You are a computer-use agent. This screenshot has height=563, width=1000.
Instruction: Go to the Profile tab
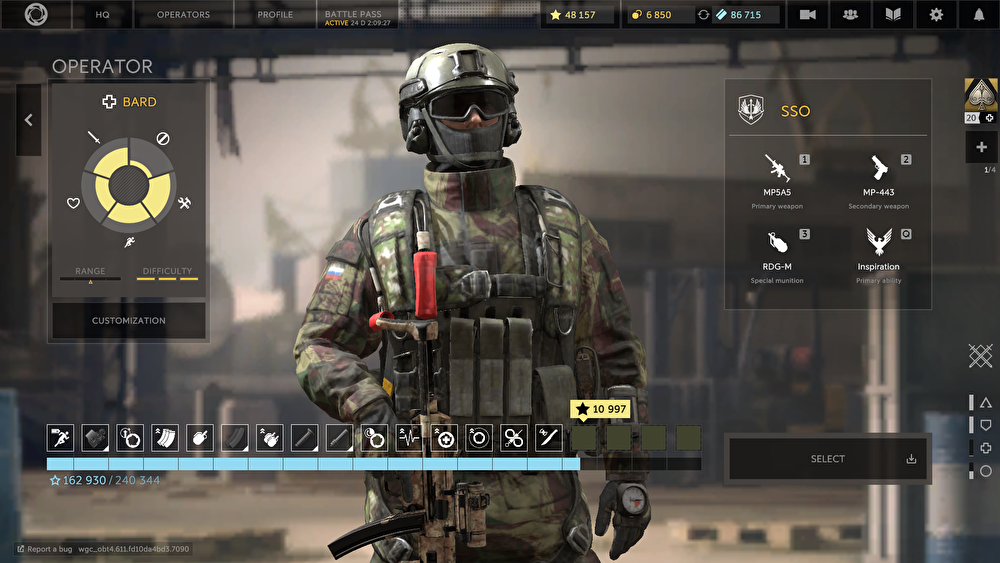(x=275, y=15)
